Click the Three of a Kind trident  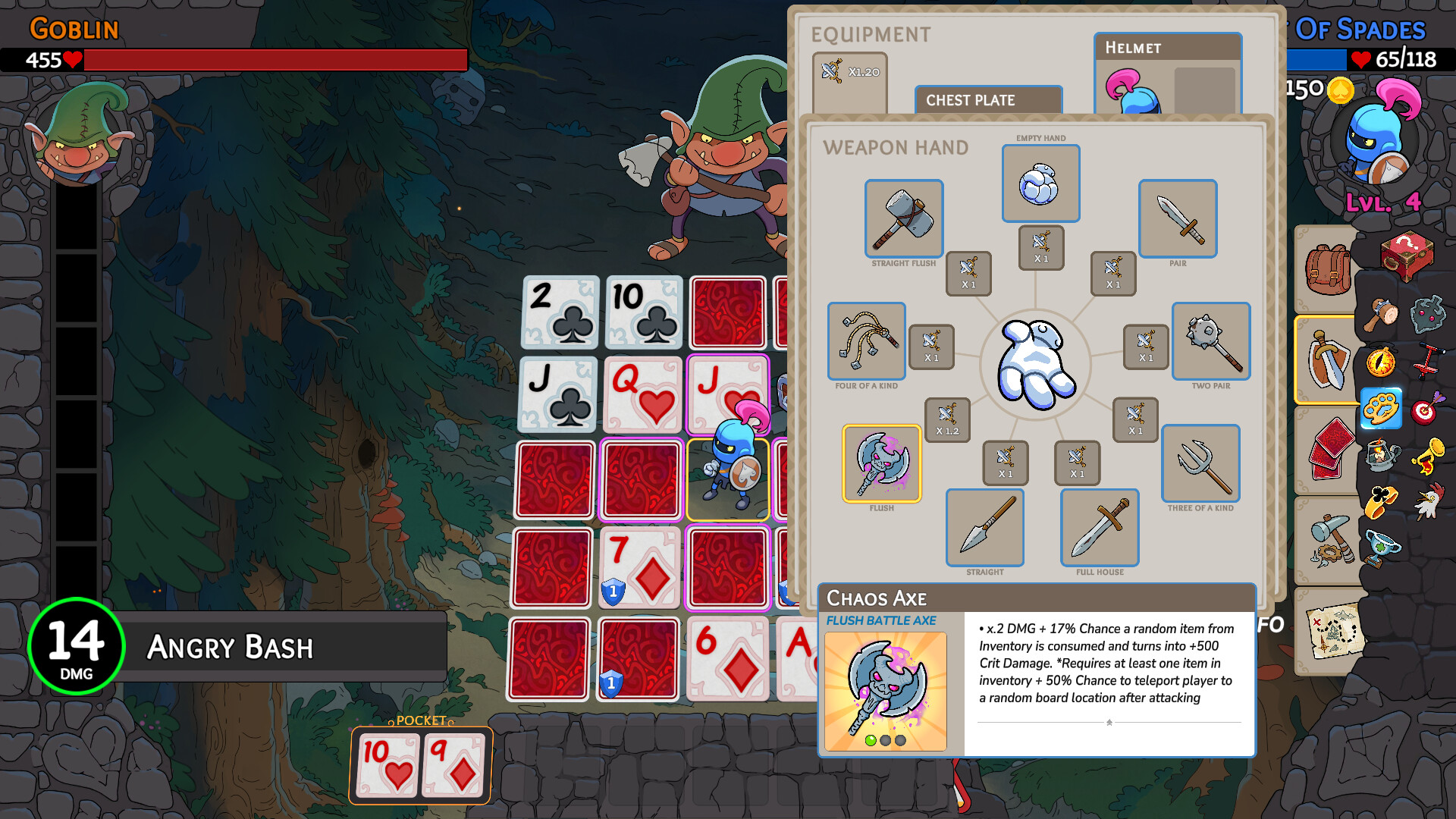tap(1200, 463)
